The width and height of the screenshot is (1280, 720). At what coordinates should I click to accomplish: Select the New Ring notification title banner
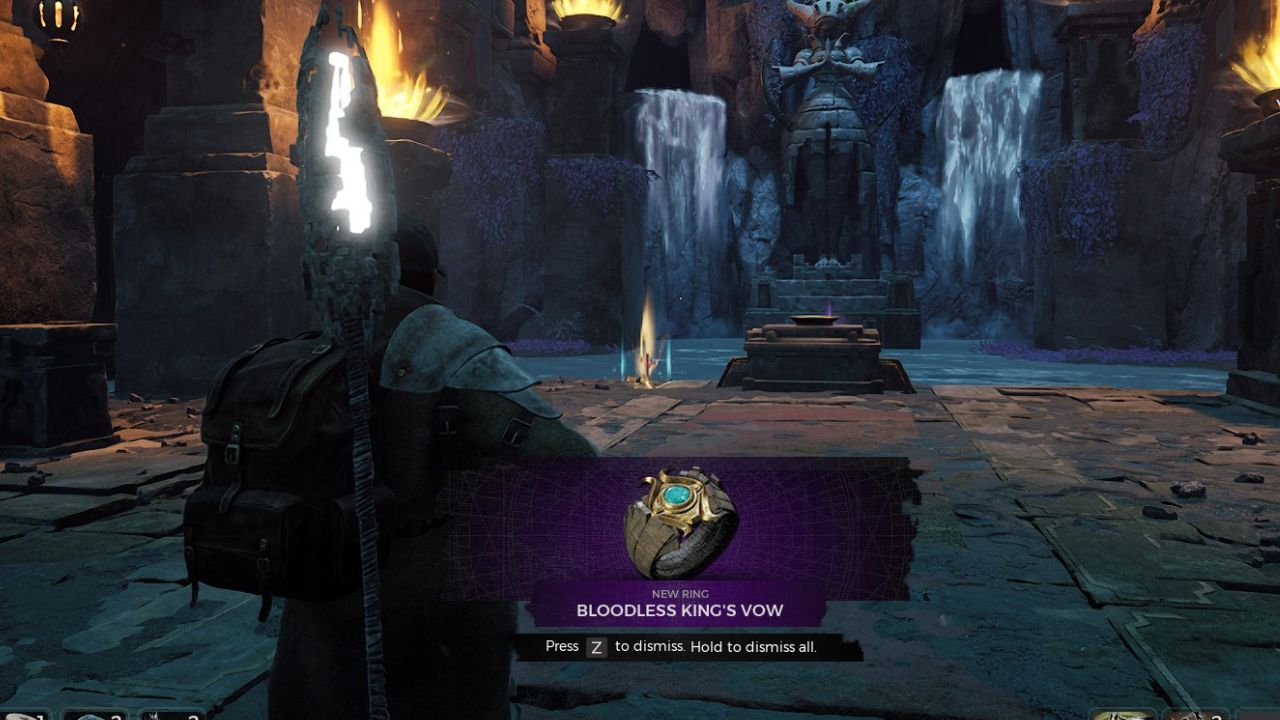point(679,604)
